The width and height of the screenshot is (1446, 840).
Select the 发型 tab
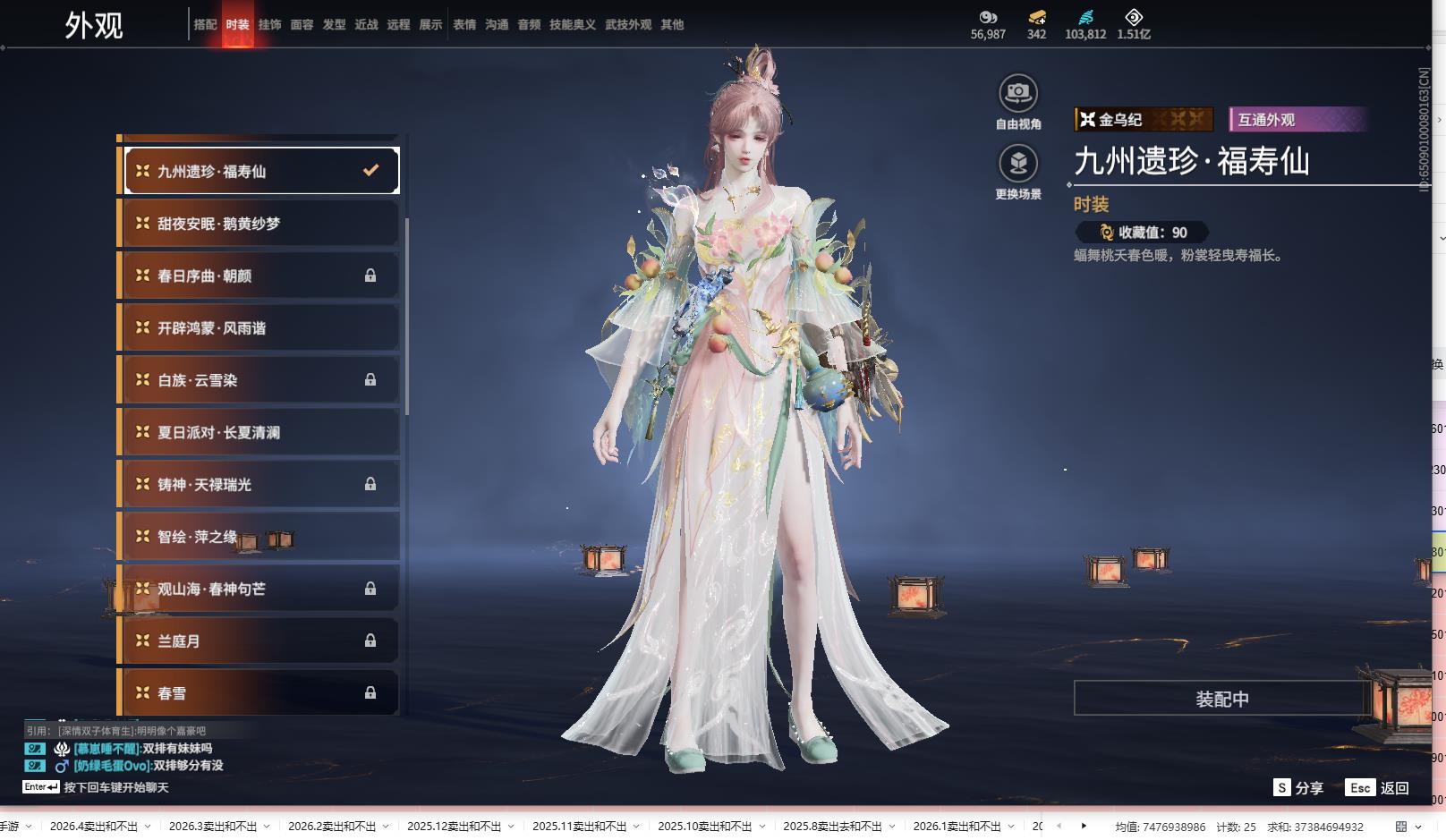[334, 25]
